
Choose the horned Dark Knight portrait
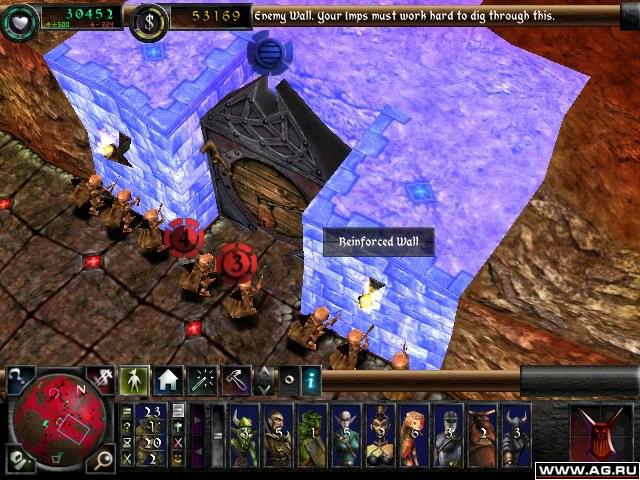515,437
